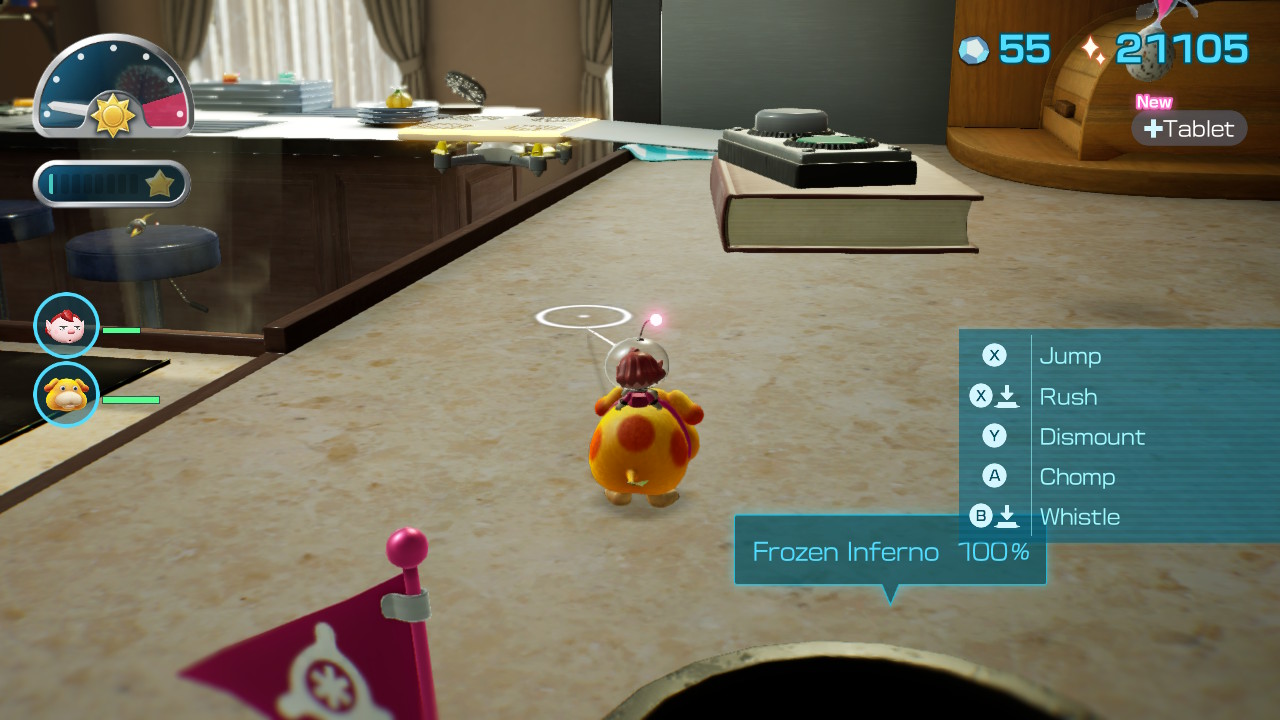Select the Whistle entry in the command list

(x=1080, y=517)
